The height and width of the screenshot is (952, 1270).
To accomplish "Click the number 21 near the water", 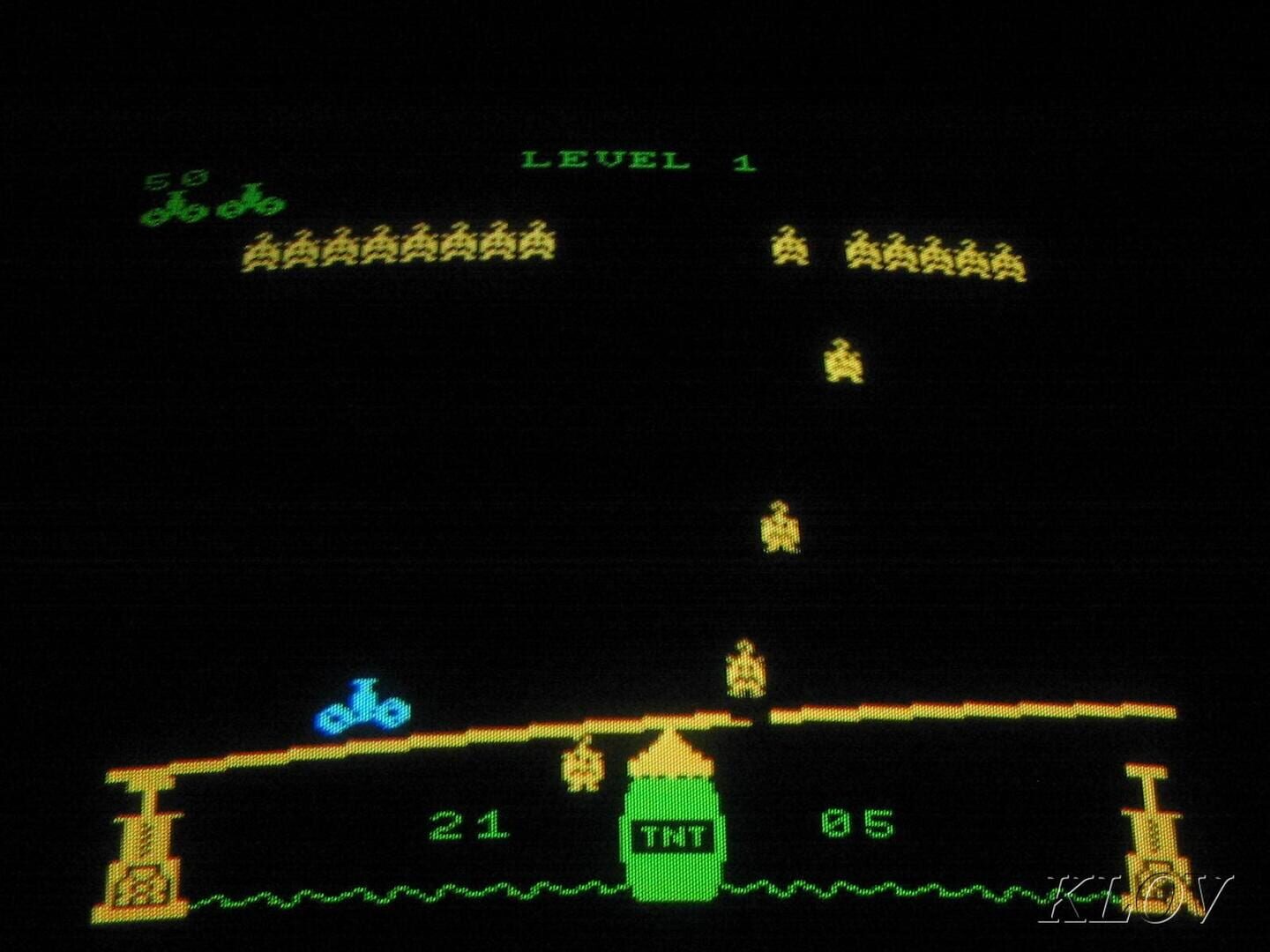I will click(467, 824).
